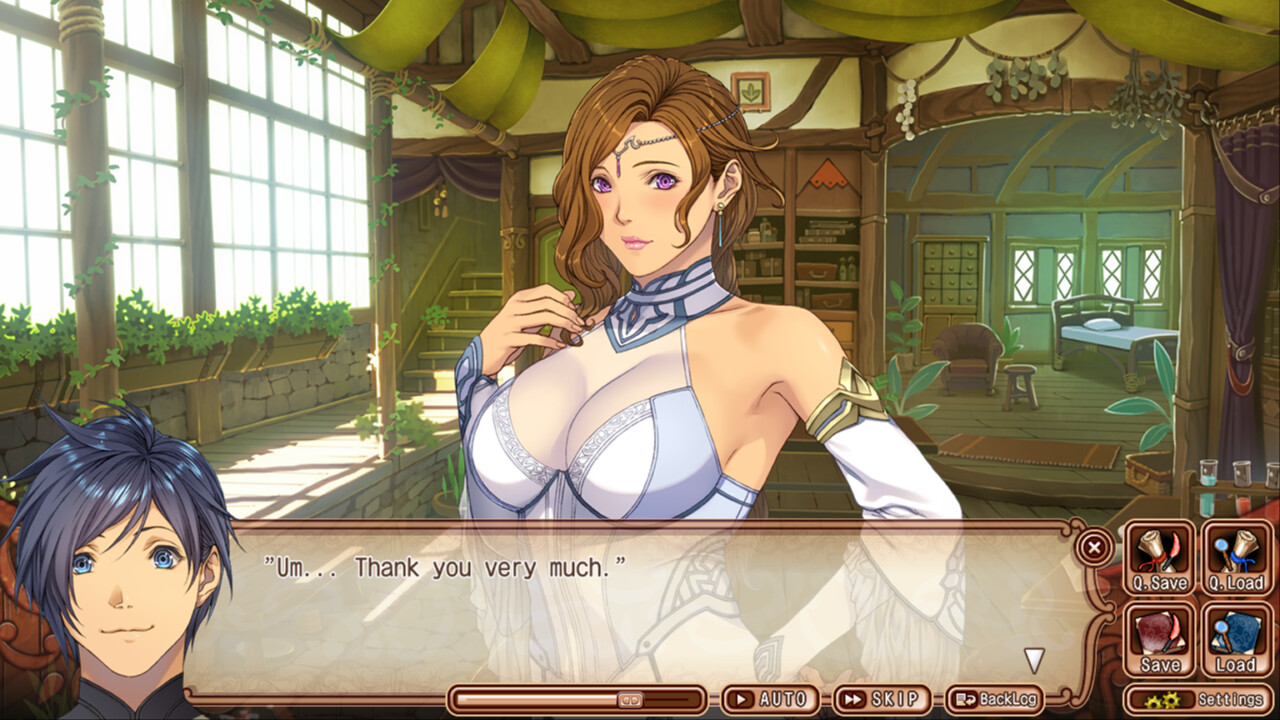Viewport: 1280px width, 720px height.
Task: Advance dialogue with the white arrow indicator
Action: [1034, 660]
